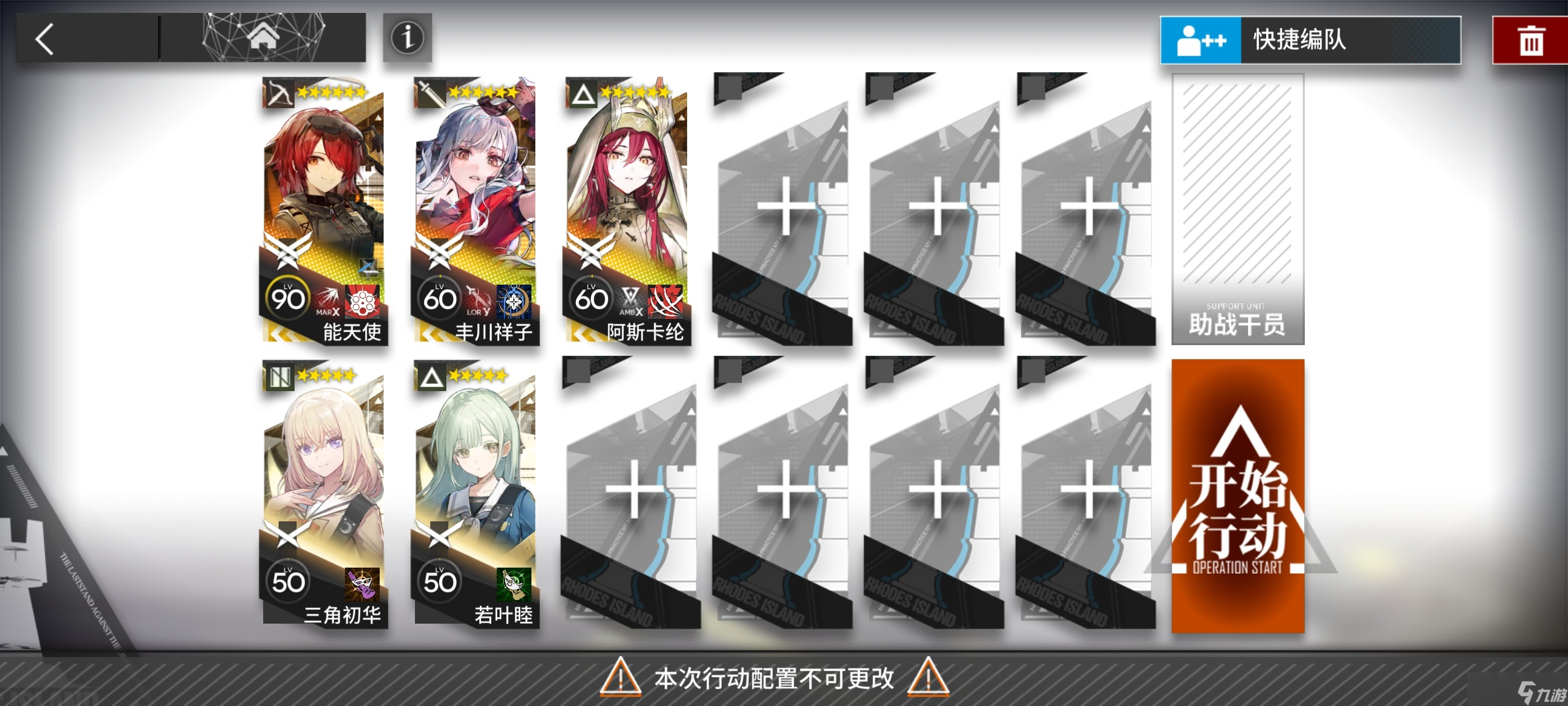This screenshot has width=1568, height=706.
Task: Click the red trash icon to clear squad
Action: 1534,41
